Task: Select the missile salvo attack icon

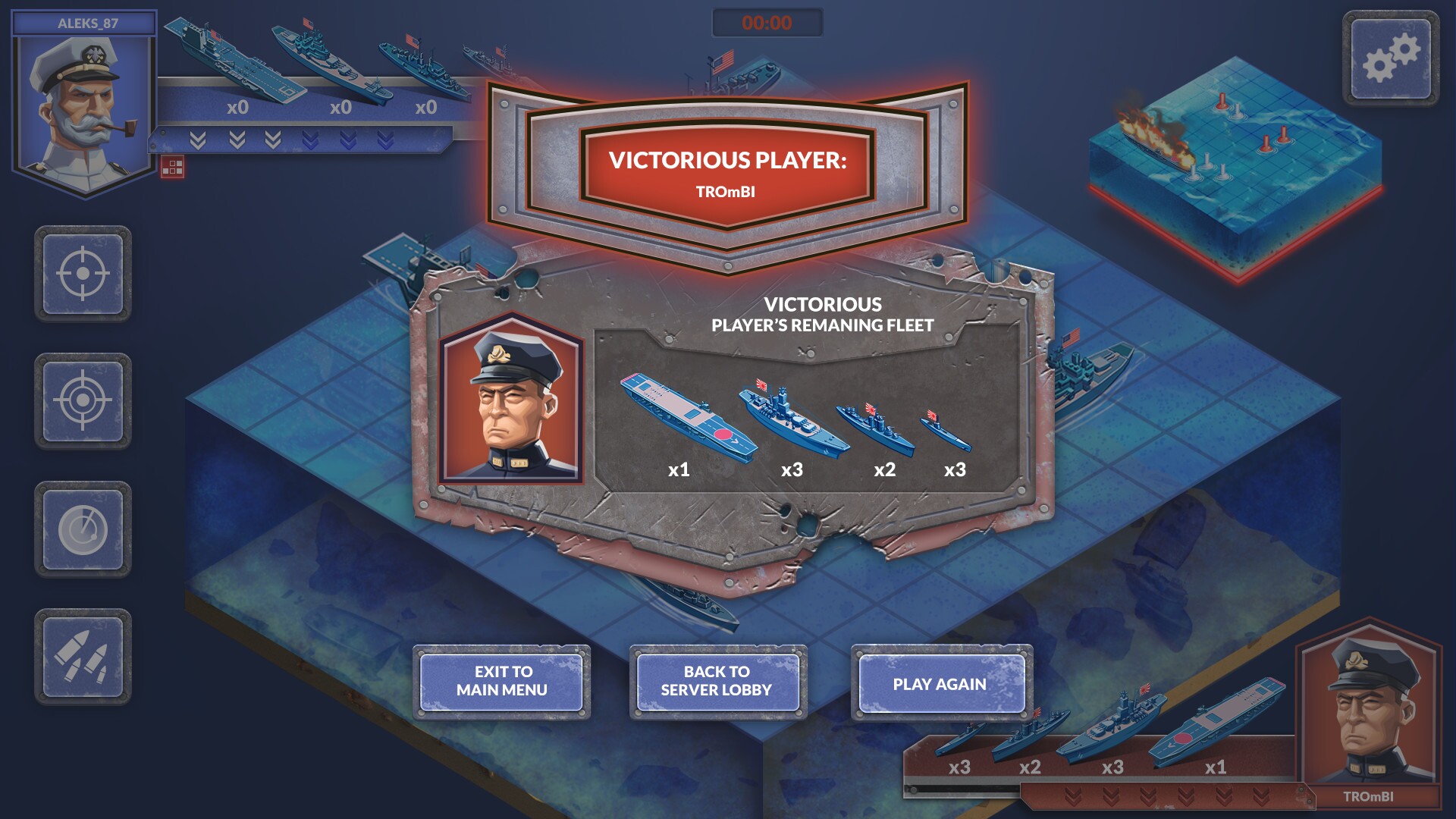Action: (86, 657)
